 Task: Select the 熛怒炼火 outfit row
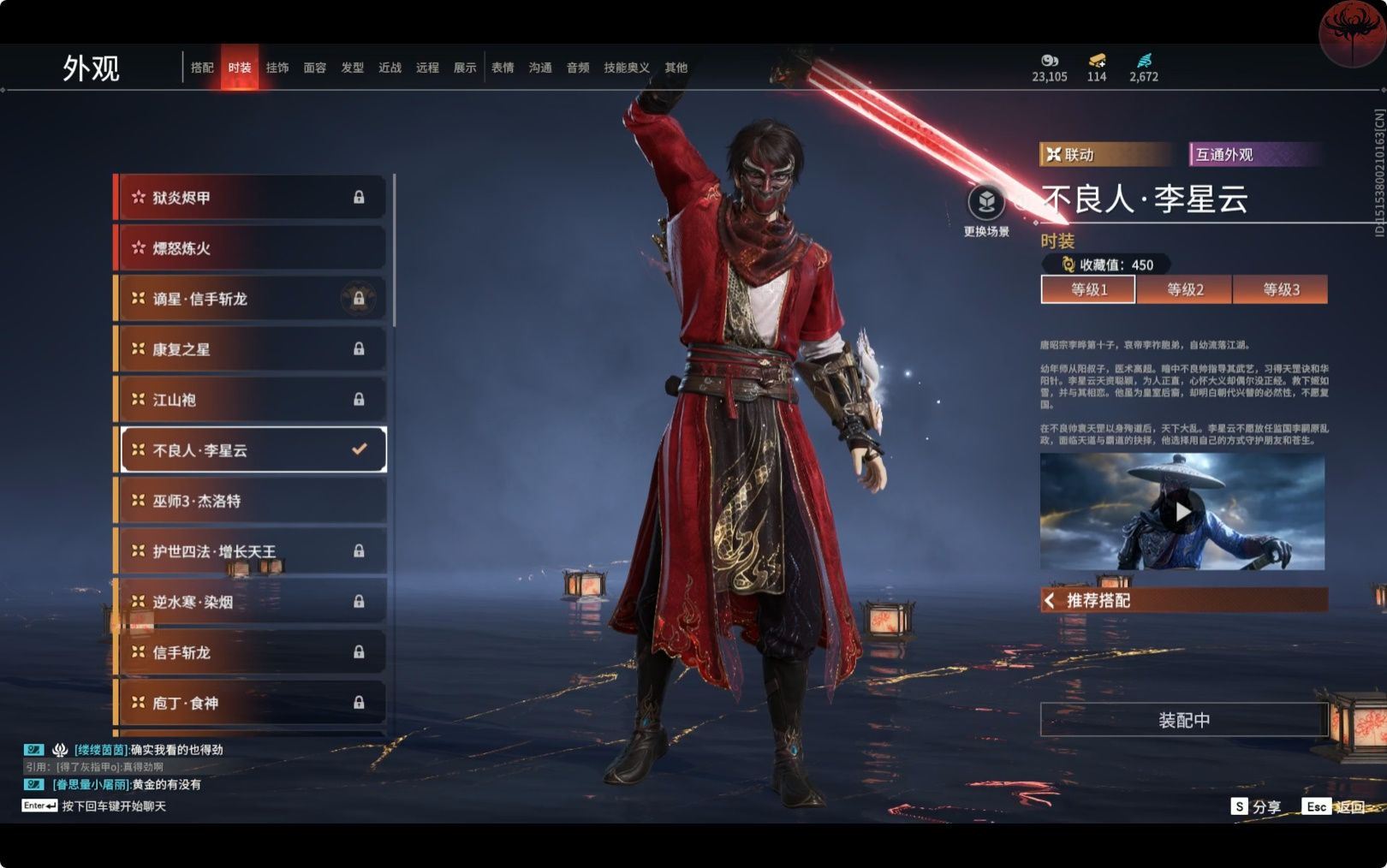(x=250, y=248)
